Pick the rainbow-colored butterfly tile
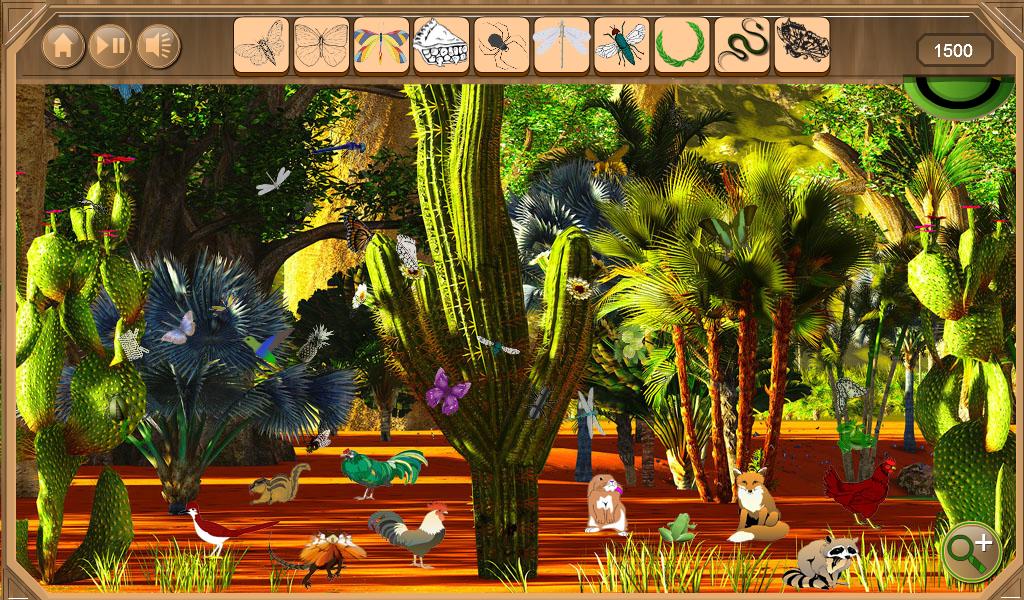The width and height of the screenshot is (1024, 600). coord(381,45)
